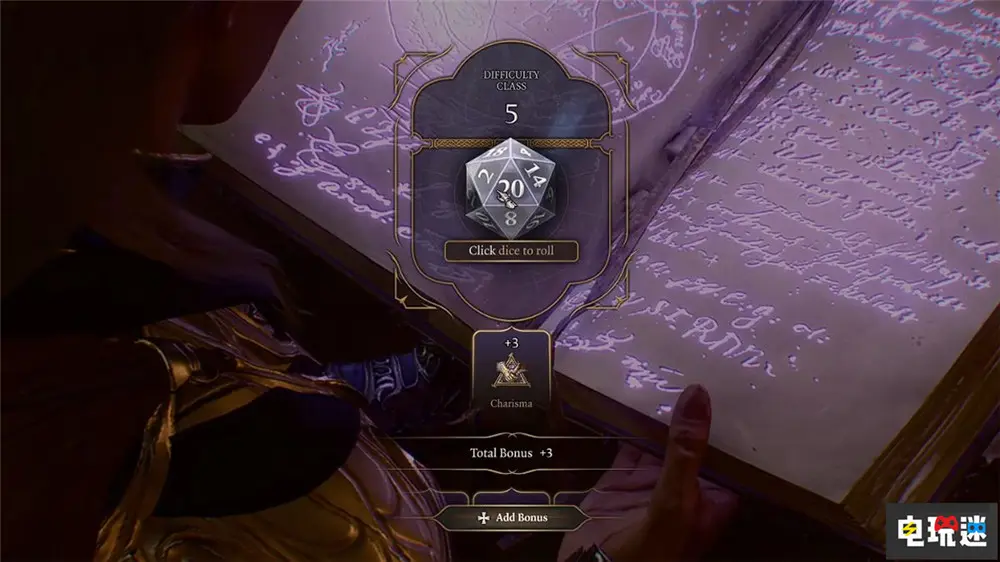
Task: Select the Charisma bonus icon
Action: pos(511,372)
